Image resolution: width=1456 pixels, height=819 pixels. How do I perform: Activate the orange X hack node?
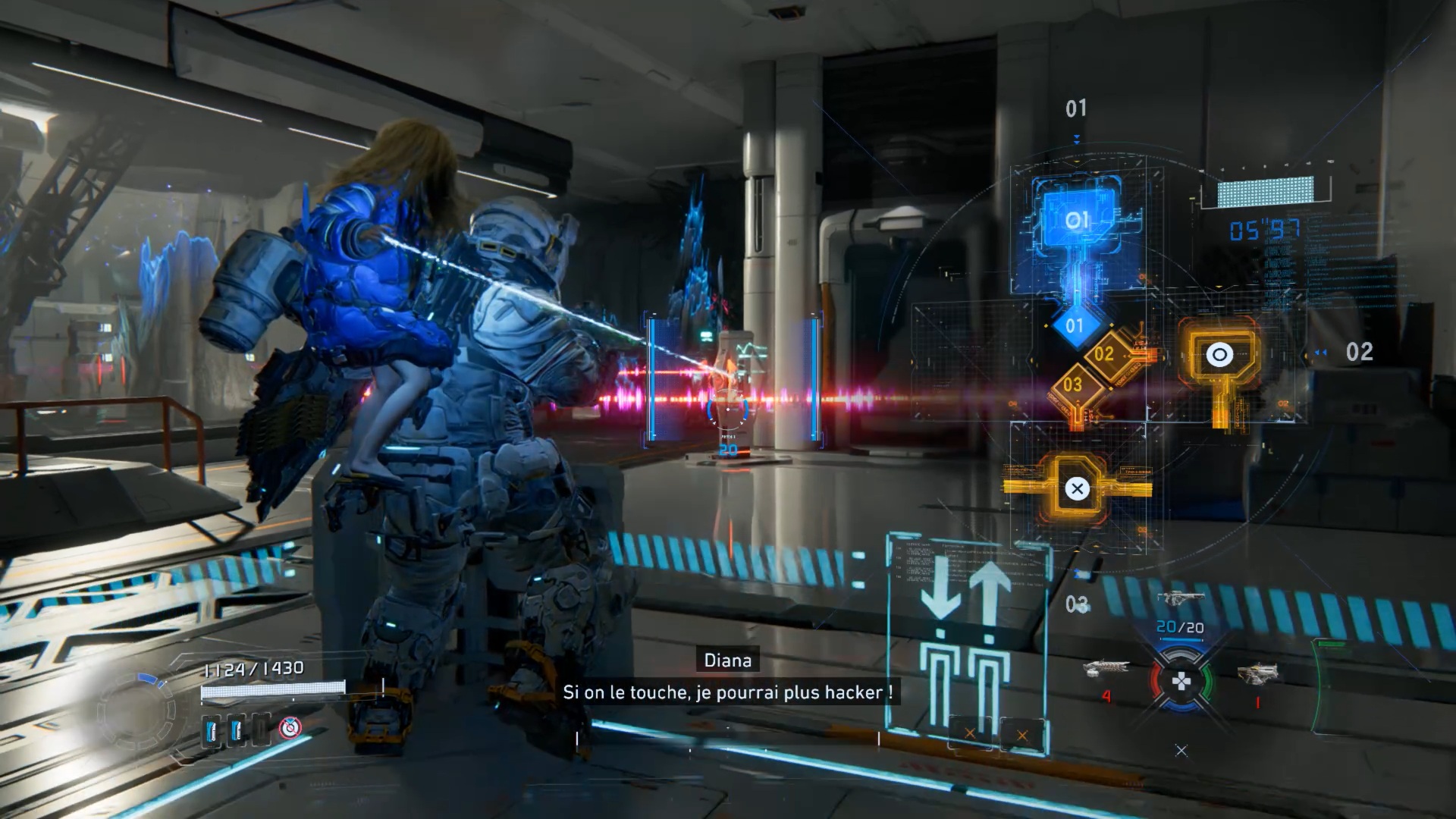(x=1077, y=489)
